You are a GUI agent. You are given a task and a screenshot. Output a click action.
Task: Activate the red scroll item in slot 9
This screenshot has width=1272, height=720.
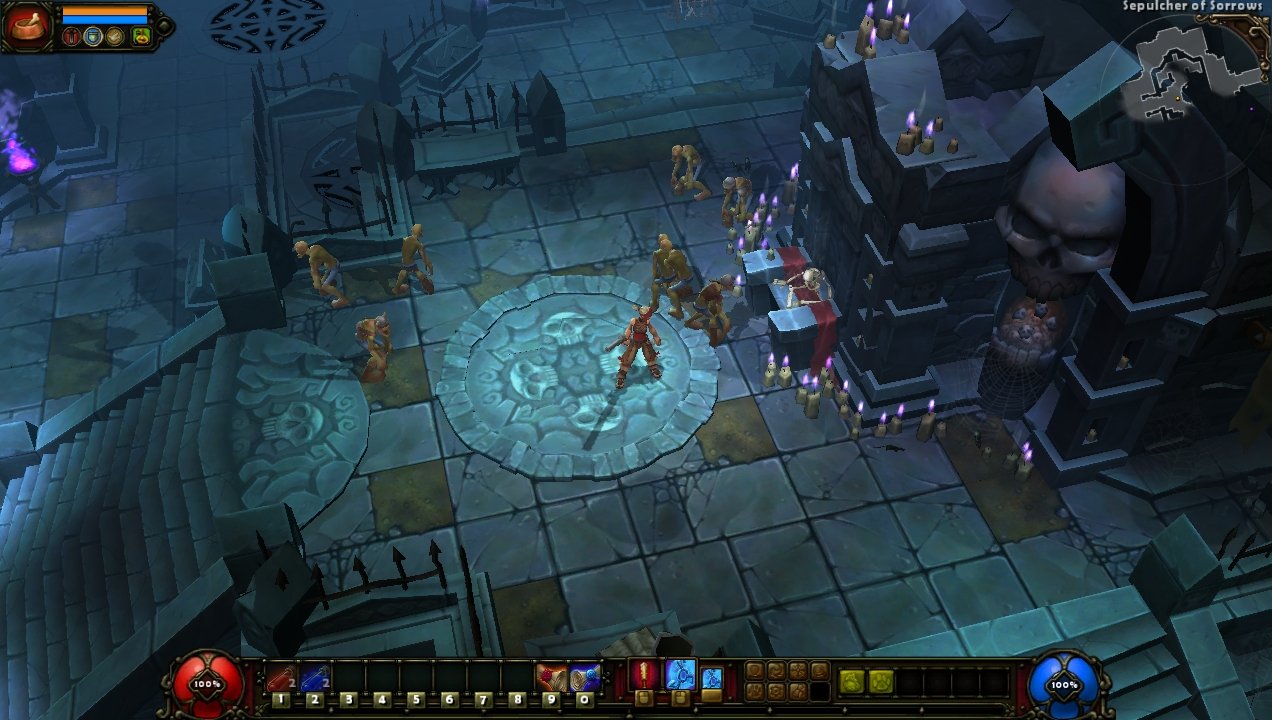click(551, 678)
